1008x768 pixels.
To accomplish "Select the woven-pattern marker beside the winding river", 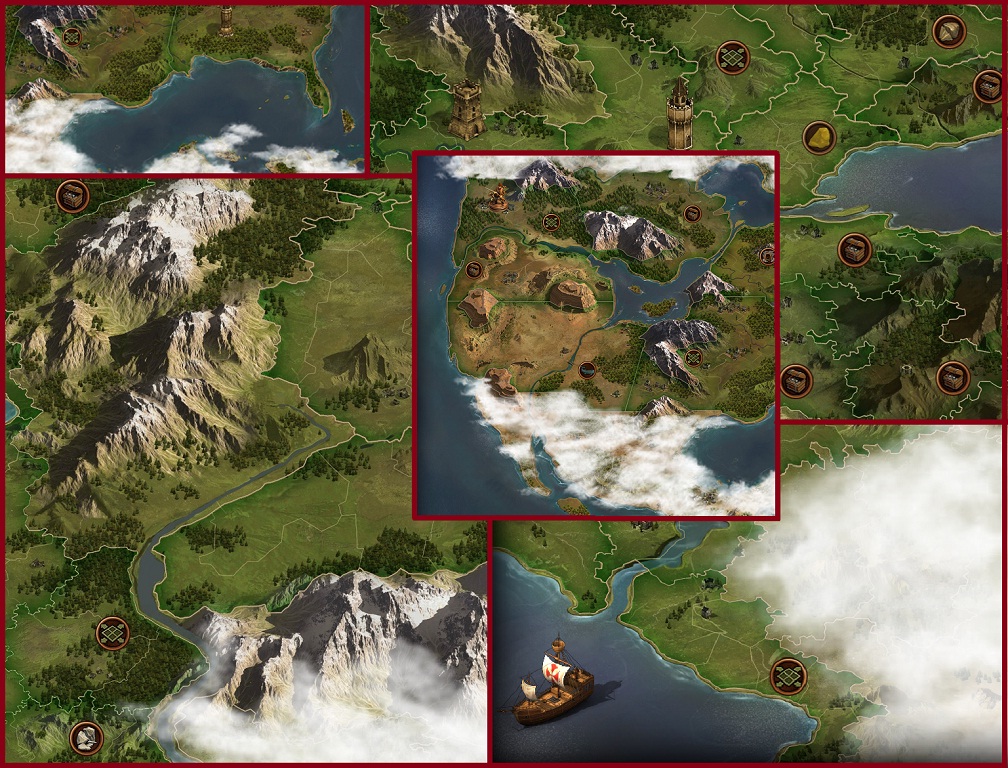I will pyautogui.click(x=112, y=633).
